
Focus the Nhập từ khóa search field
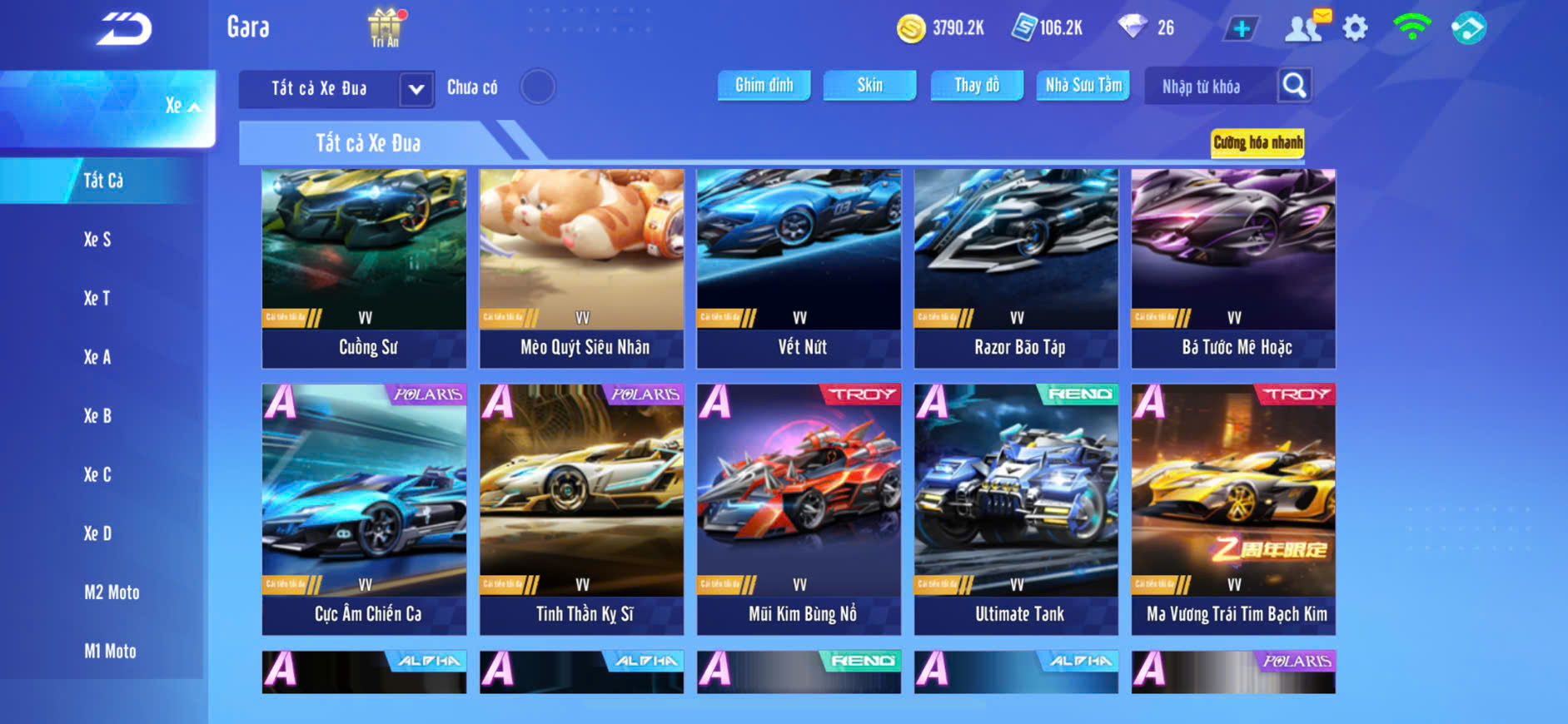coord(1209,87)
